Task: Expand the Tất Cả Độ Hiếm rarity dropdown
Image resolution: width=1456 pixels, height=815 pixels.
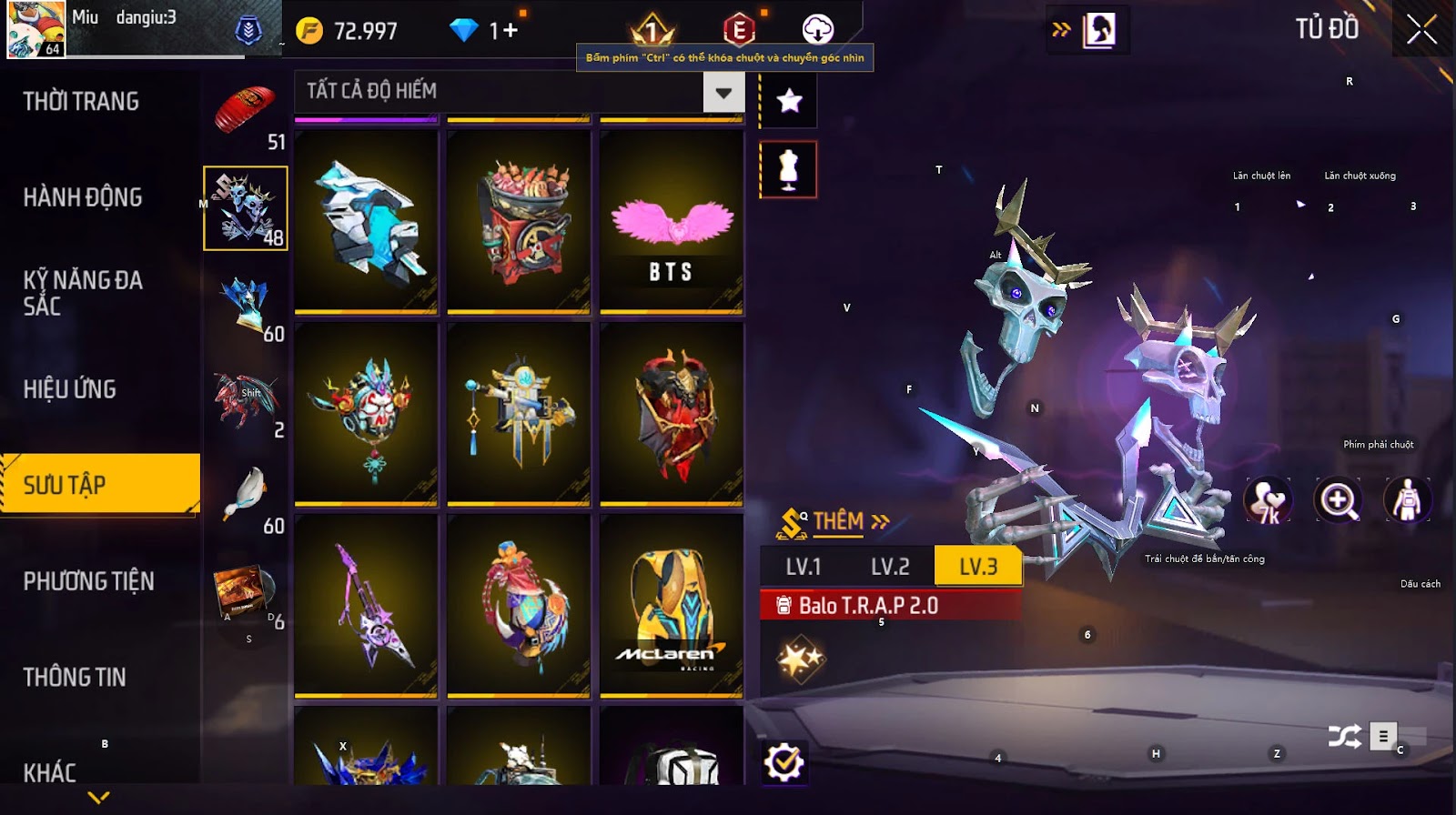Action: coord(723,92)
